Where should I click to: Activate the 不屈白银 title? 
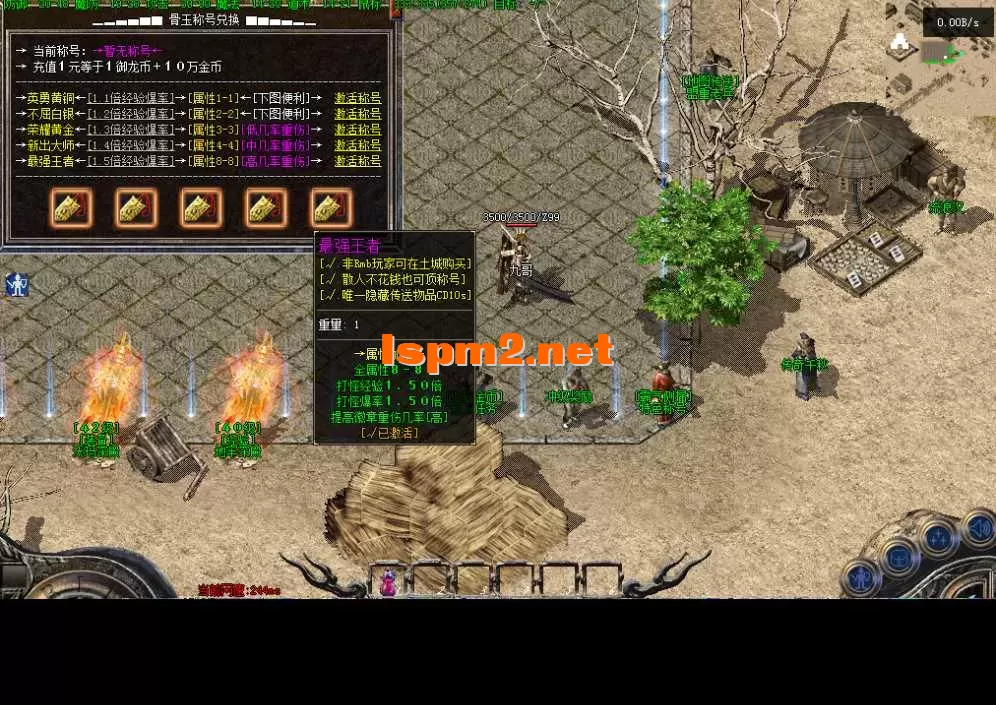357,114
